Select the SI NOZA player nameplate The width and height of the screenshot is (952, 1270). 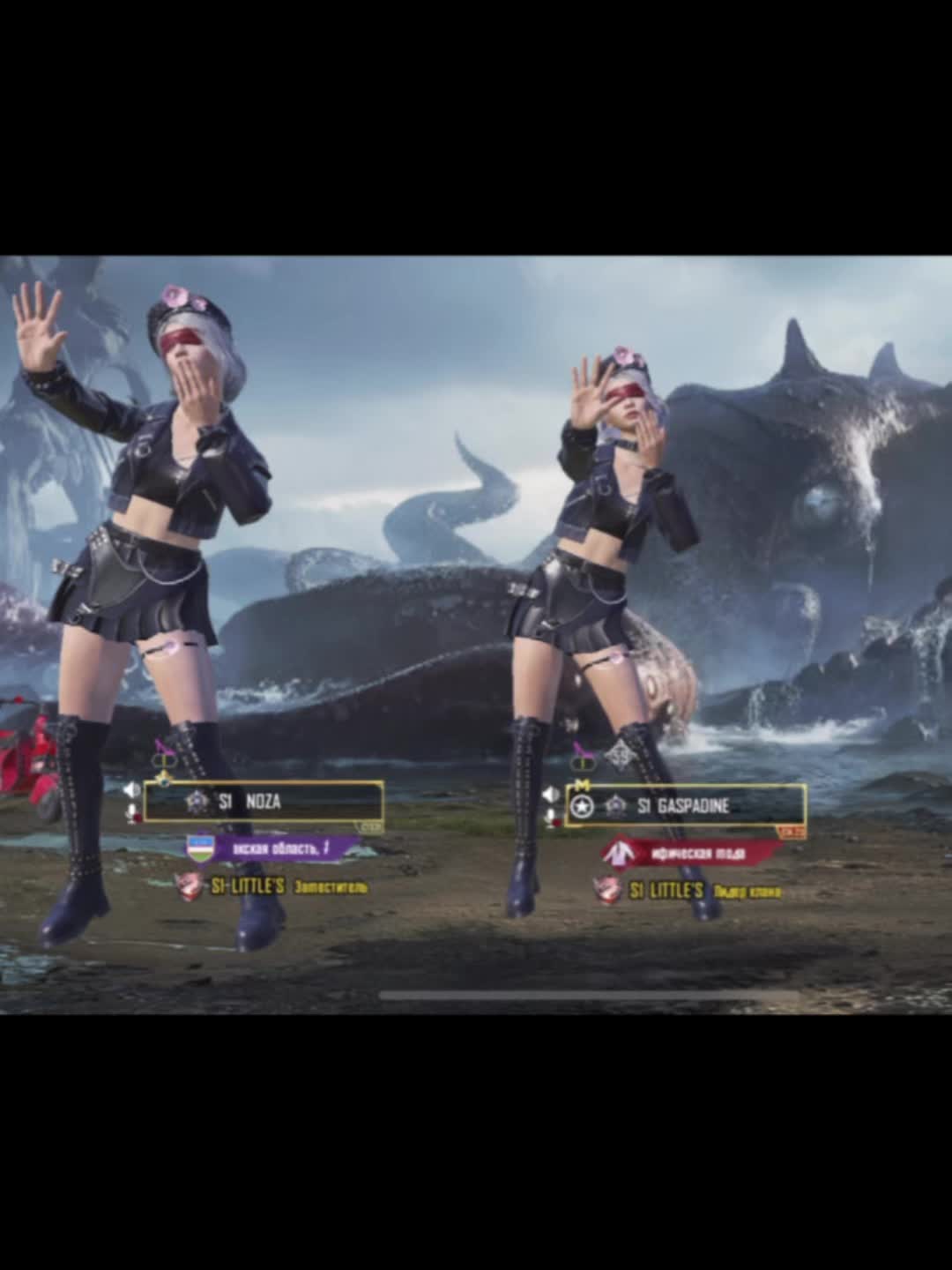[263, 802]
